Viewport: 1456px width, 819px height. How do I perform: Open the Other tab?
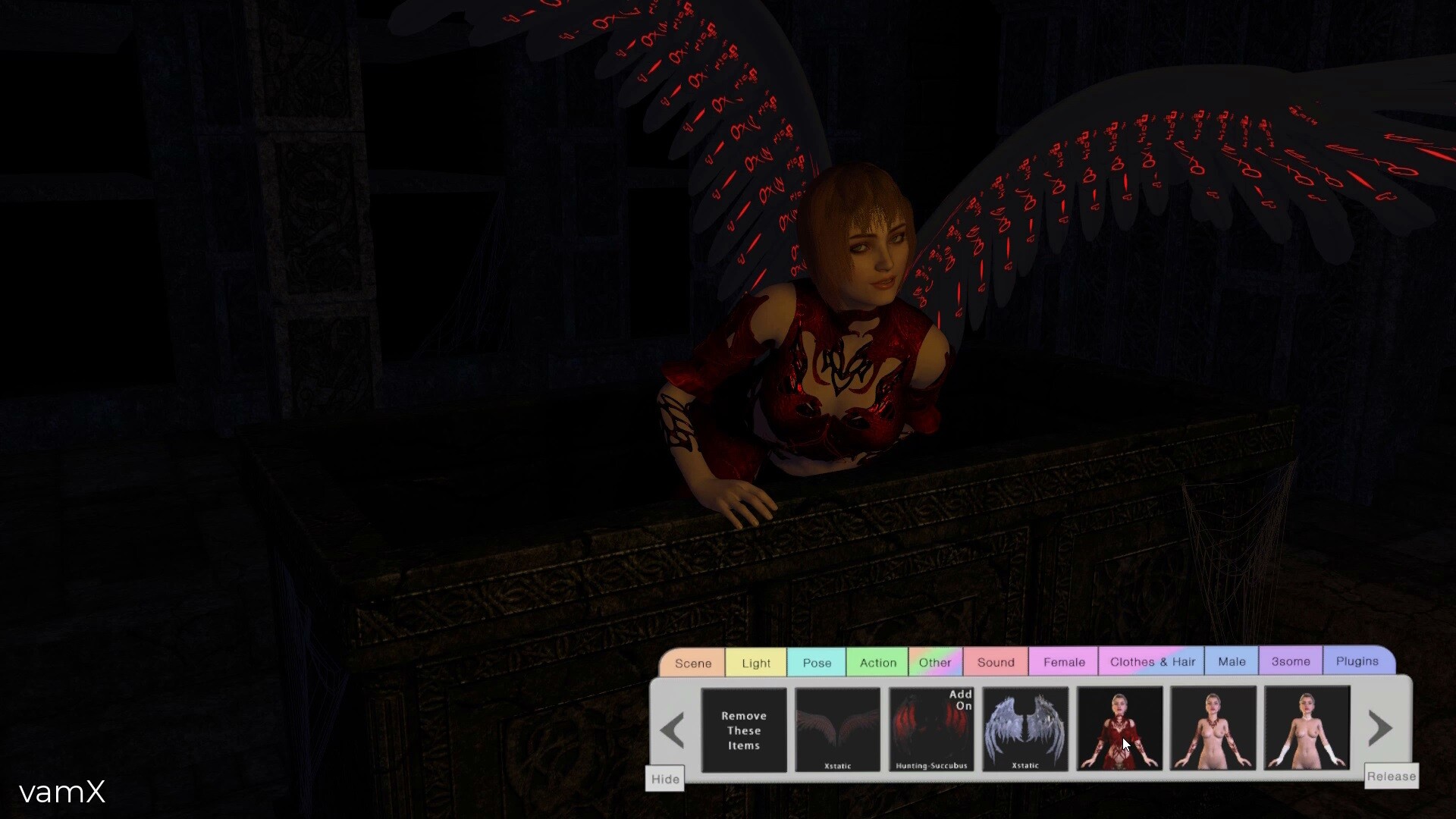pyautogui.click(x=935, y=663)
